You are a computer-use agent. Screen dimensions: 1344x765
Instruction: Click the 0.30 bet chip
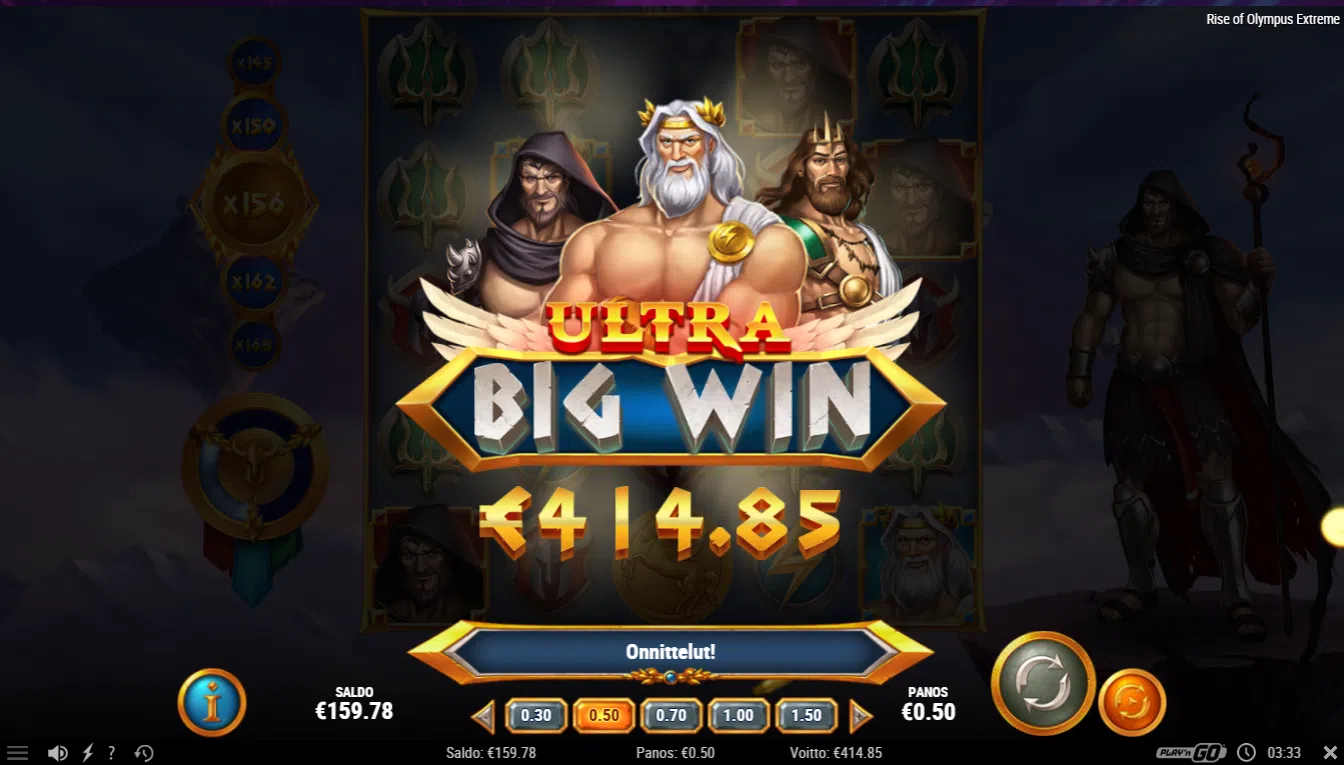537,715
